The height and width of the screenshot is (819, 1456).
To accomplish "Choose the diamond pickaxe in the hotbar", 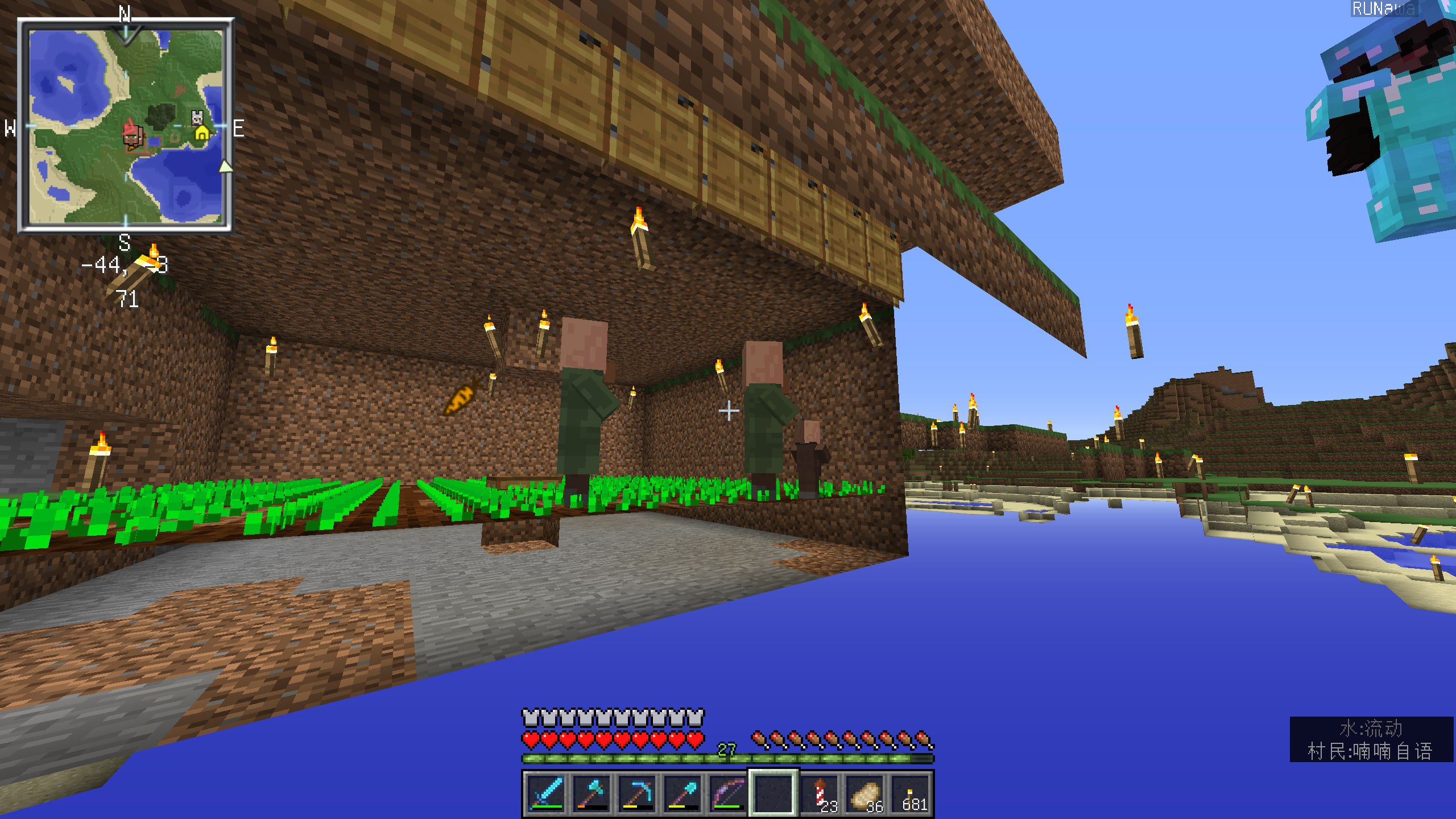I will (637, 793).
